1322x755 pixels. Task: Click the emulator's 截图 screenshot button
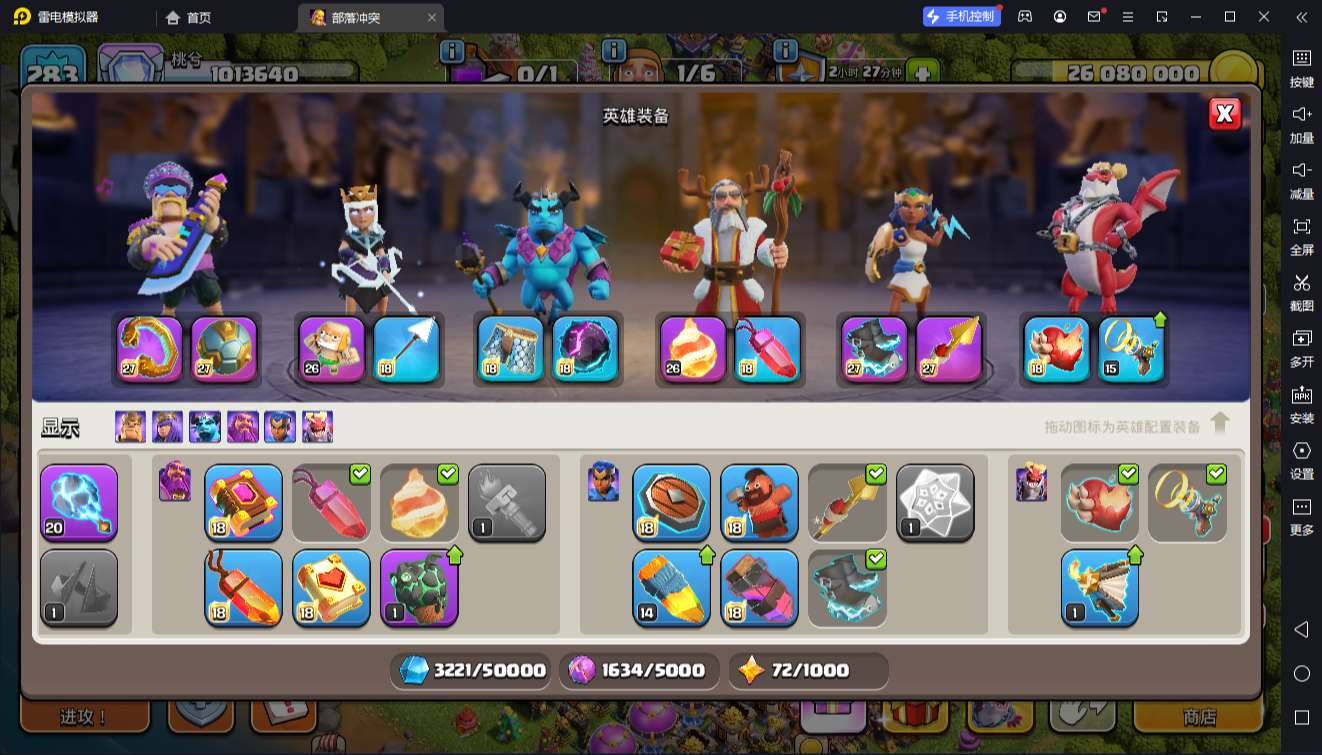click(x=1301, y=290)
